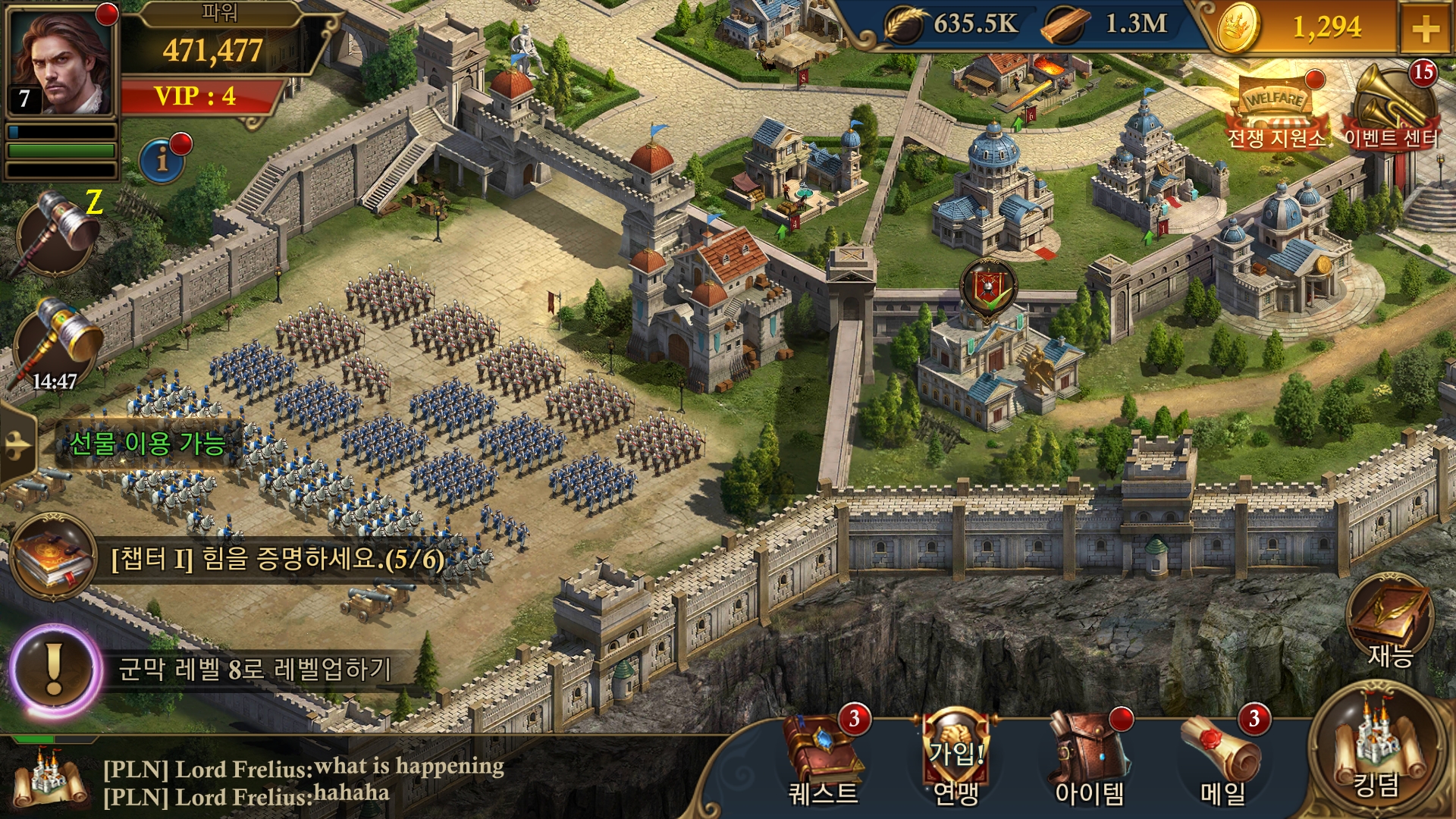Screen dimensions: 1456x819
Task: Open the lord portrait profile
Action: tap(62, 62)
